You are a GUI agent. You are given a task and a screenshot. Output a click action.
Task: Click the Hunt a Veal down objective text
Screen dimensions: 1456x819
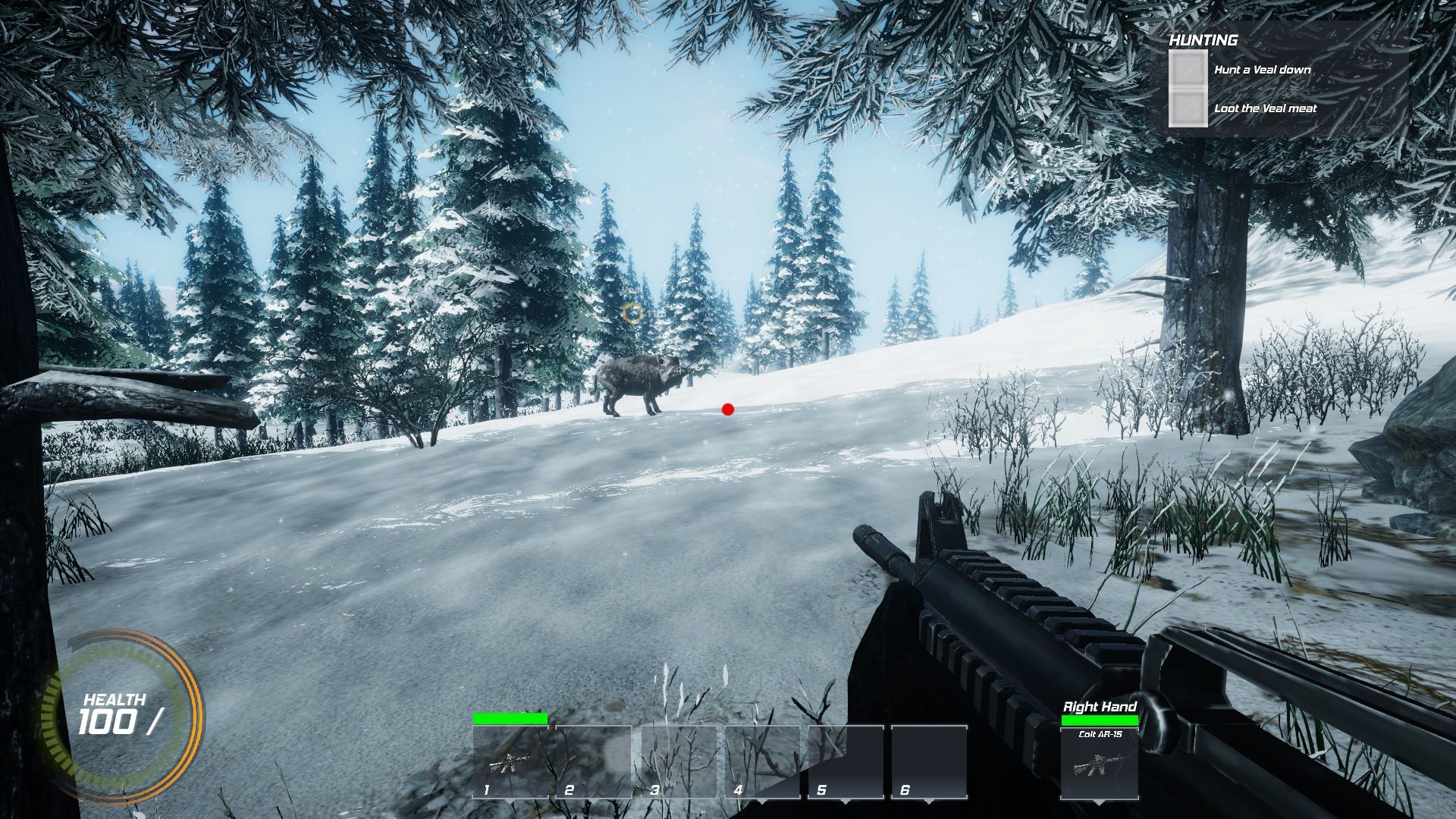coord(1263,70)
